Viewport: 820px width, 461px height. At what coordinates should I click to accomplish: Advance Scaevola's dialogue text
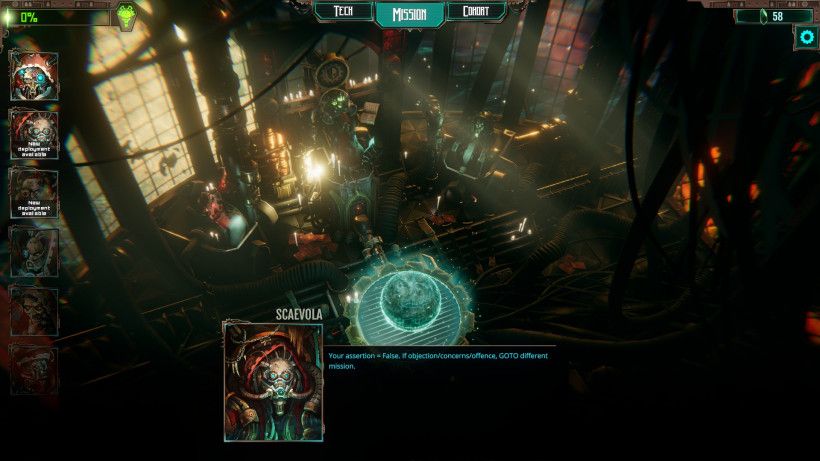[440, 361]
